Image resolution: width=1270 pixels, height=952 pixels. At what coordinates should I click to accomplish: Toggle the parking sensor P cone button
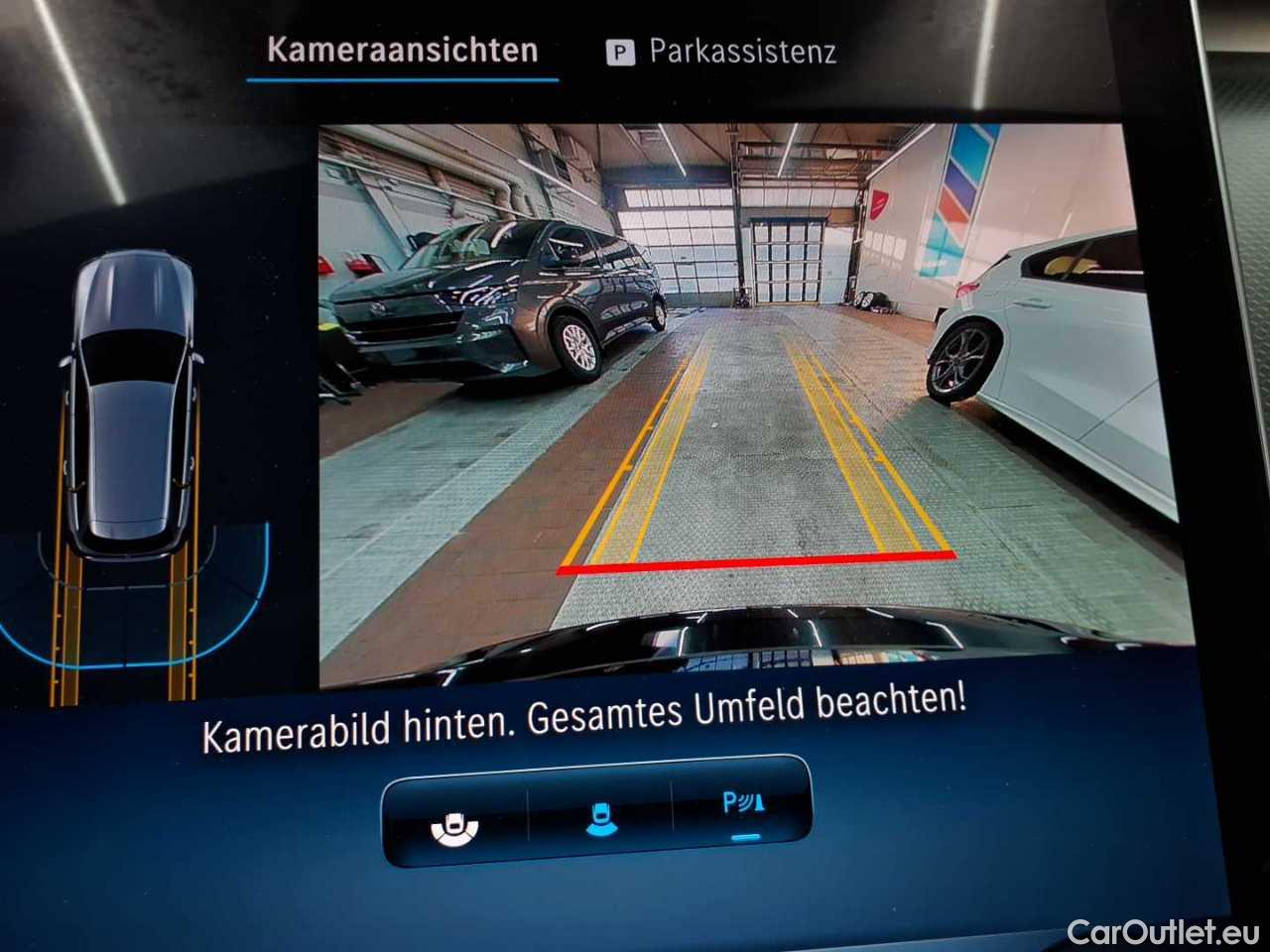pos(743,805)
